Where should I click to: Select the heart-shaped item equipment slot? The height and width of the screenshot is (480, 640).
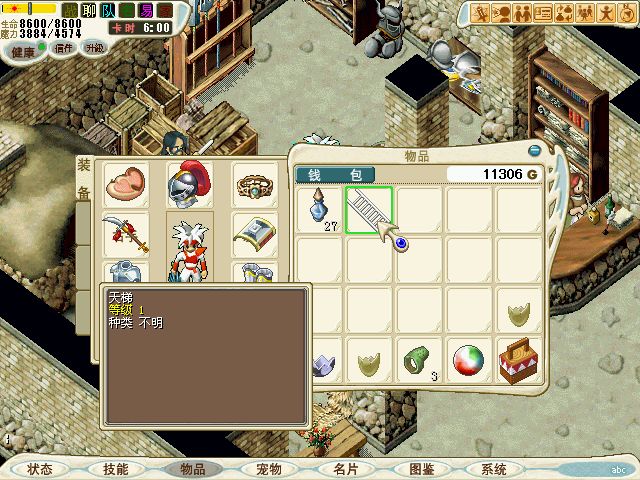pos(125,184)
